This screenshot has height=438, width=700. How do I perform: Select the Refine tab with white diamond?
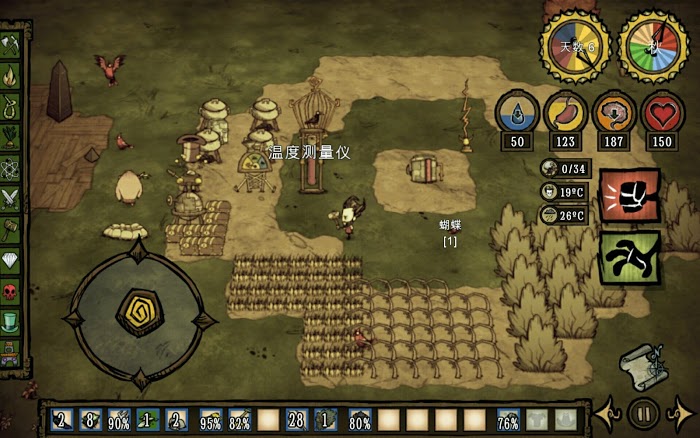(11, 259)
